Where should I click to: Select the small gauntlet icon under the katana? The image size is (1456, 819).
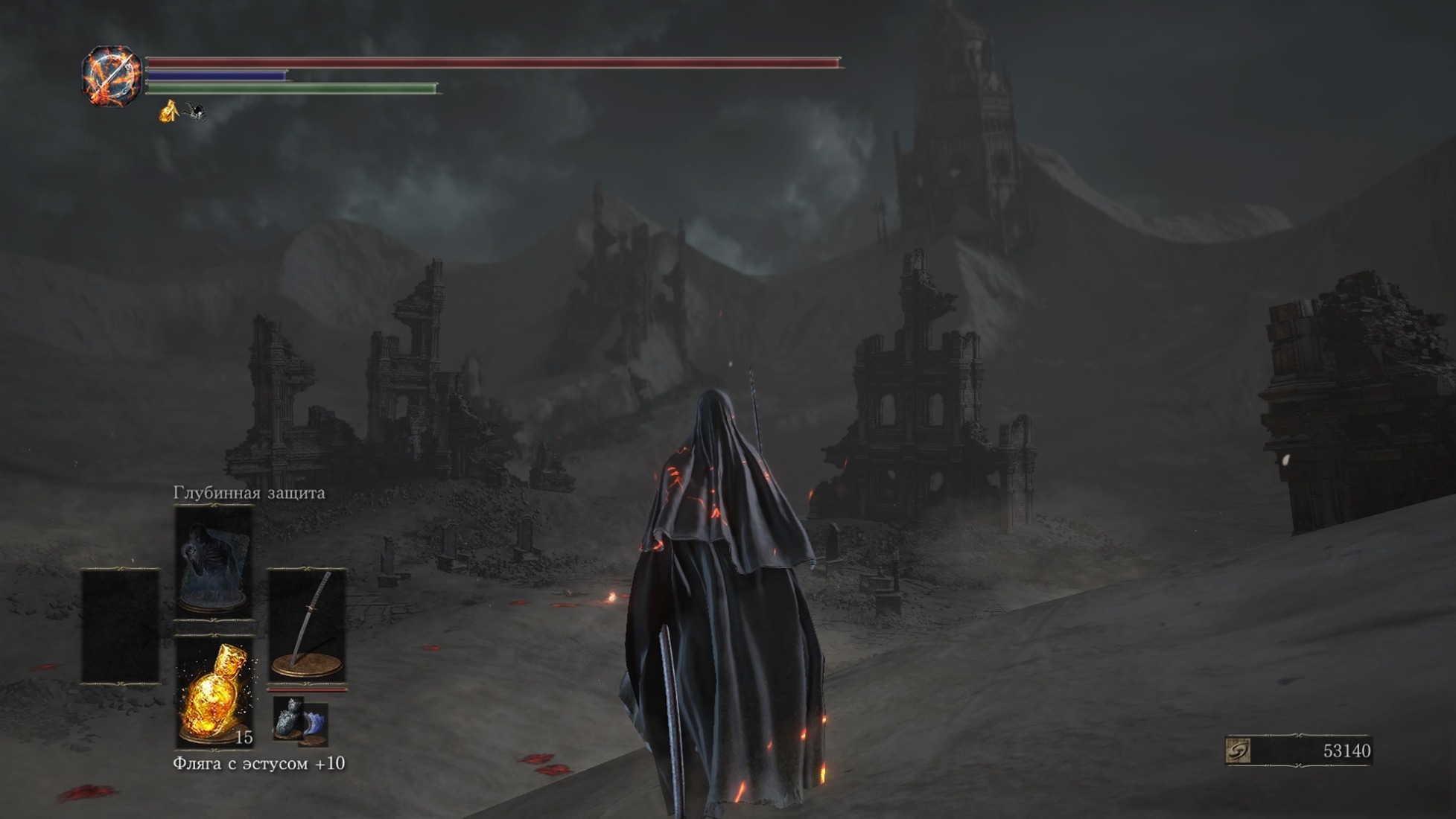(x=299, y=720)
